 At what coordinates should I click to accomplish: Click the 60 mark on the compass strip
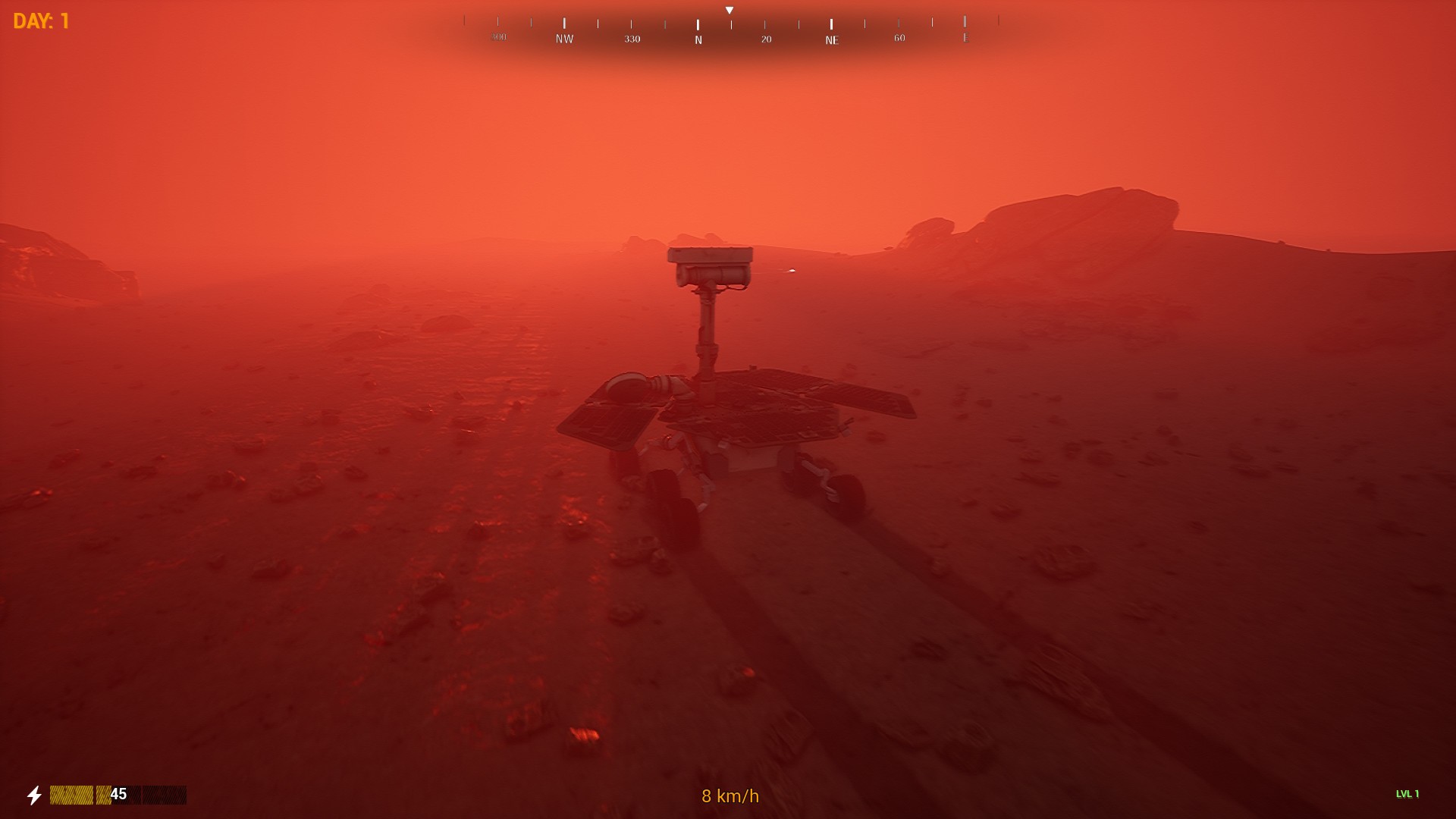(899, 36)
